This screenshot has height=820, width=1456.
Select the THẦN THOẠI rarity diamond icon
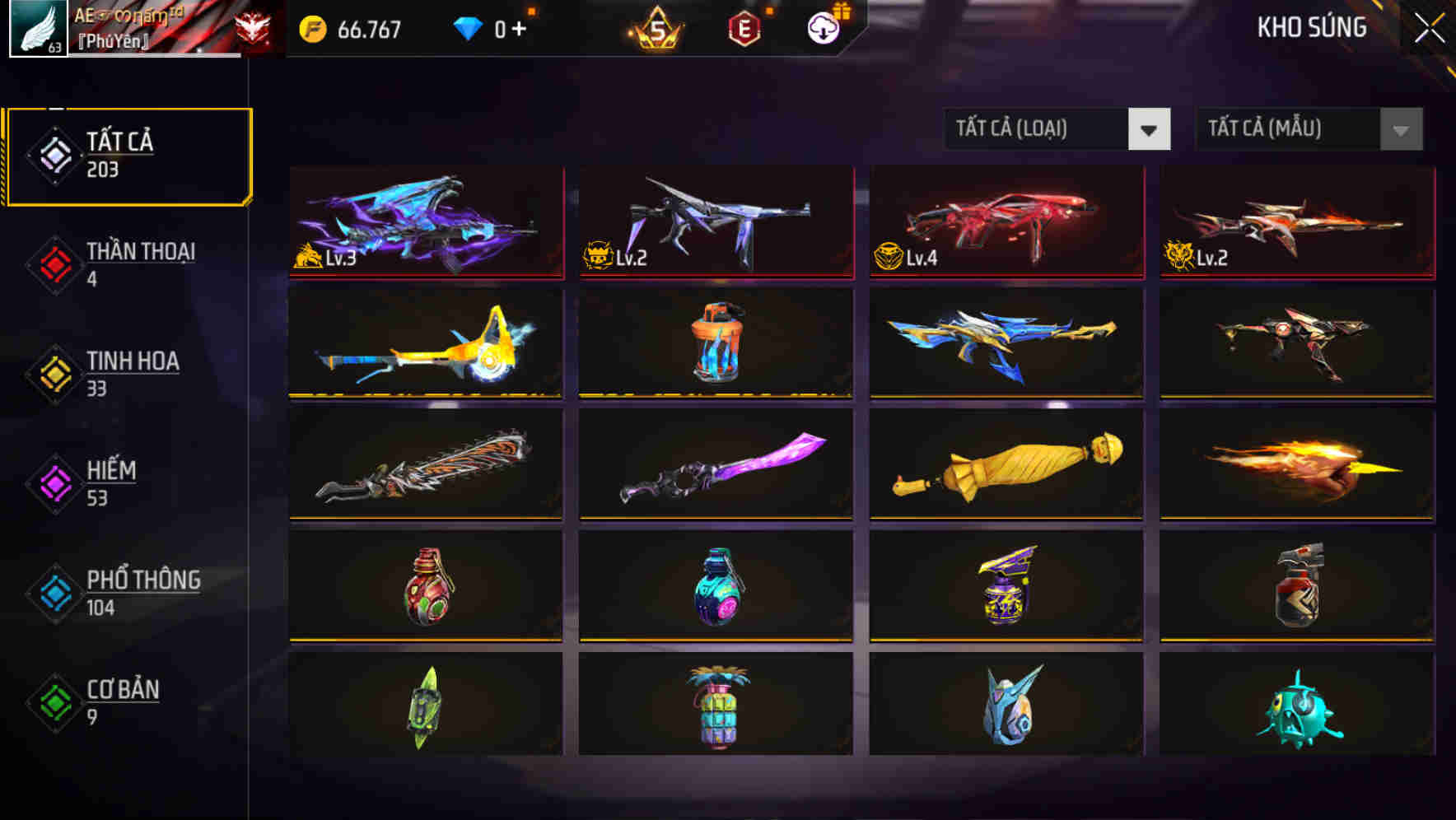pos(54,263)
